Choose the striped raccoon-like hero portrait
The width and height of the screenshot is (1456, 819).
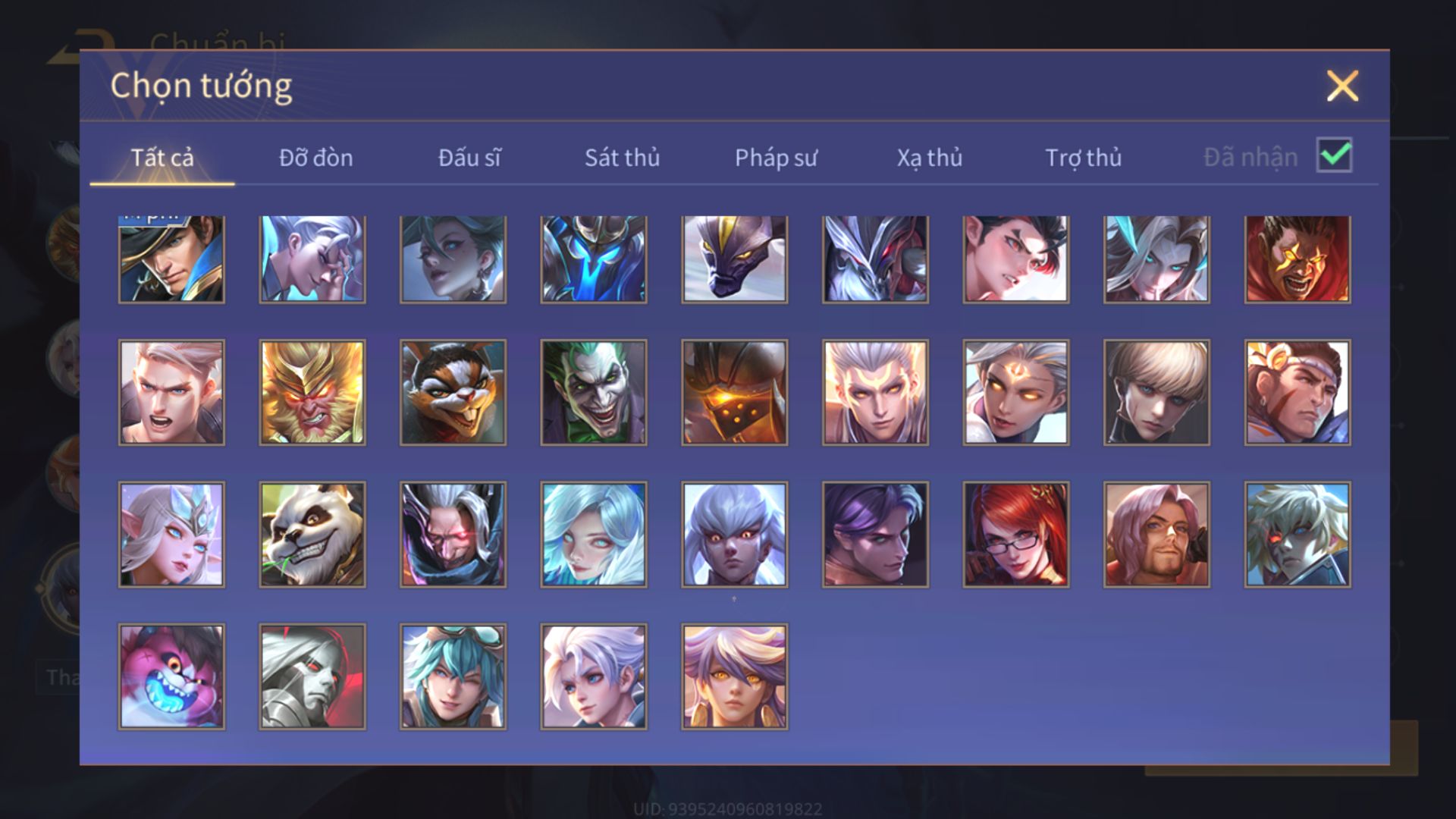[453, 392]
